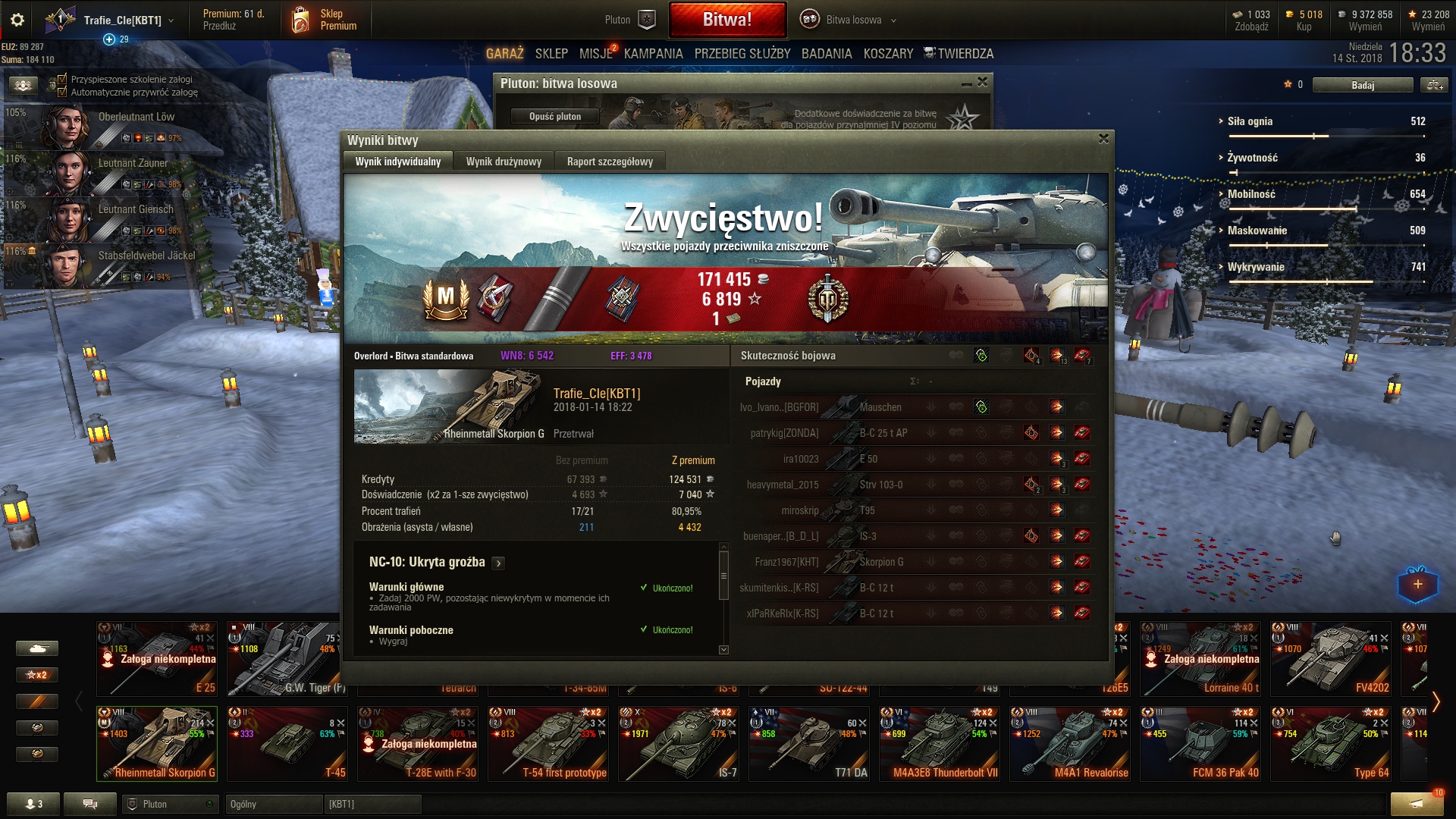This screenshot has height=819, width=1456.
Task: Leave platoon with Opuść pluton button
Action: [x=555, y=116]
